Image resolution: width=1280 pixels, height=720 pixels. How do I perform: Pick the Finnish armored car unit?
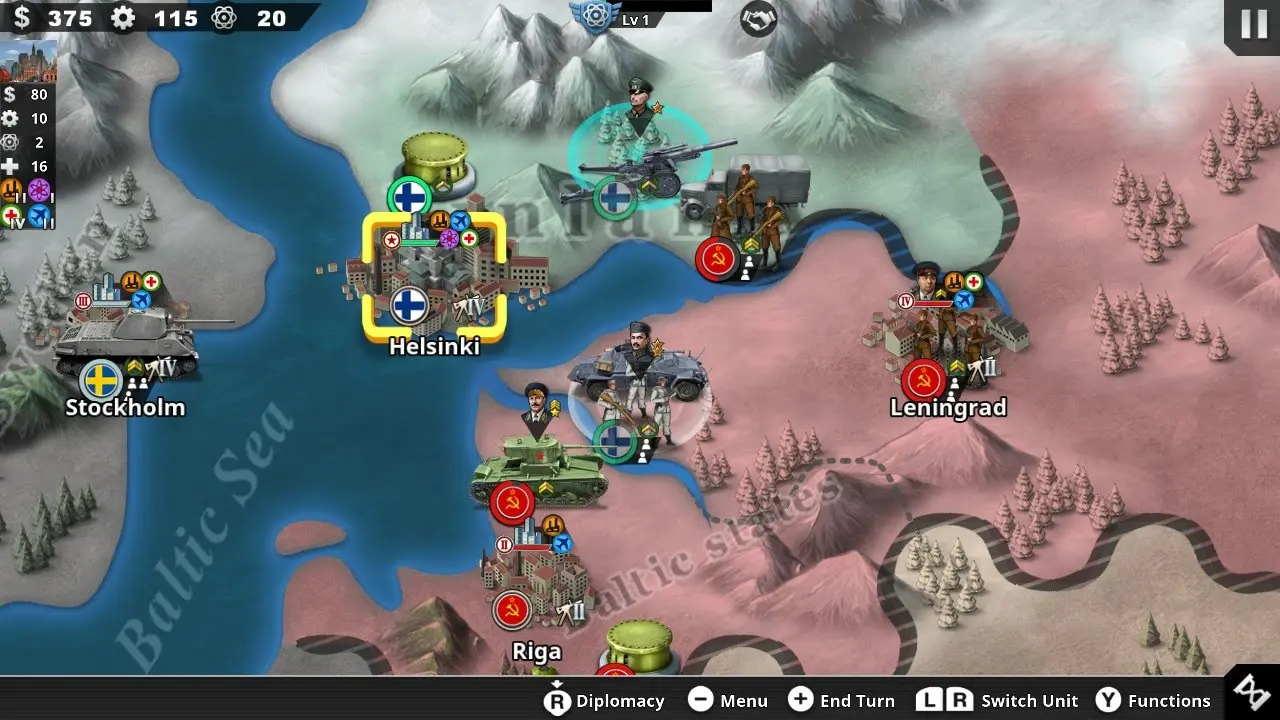(x=640, y=390)
